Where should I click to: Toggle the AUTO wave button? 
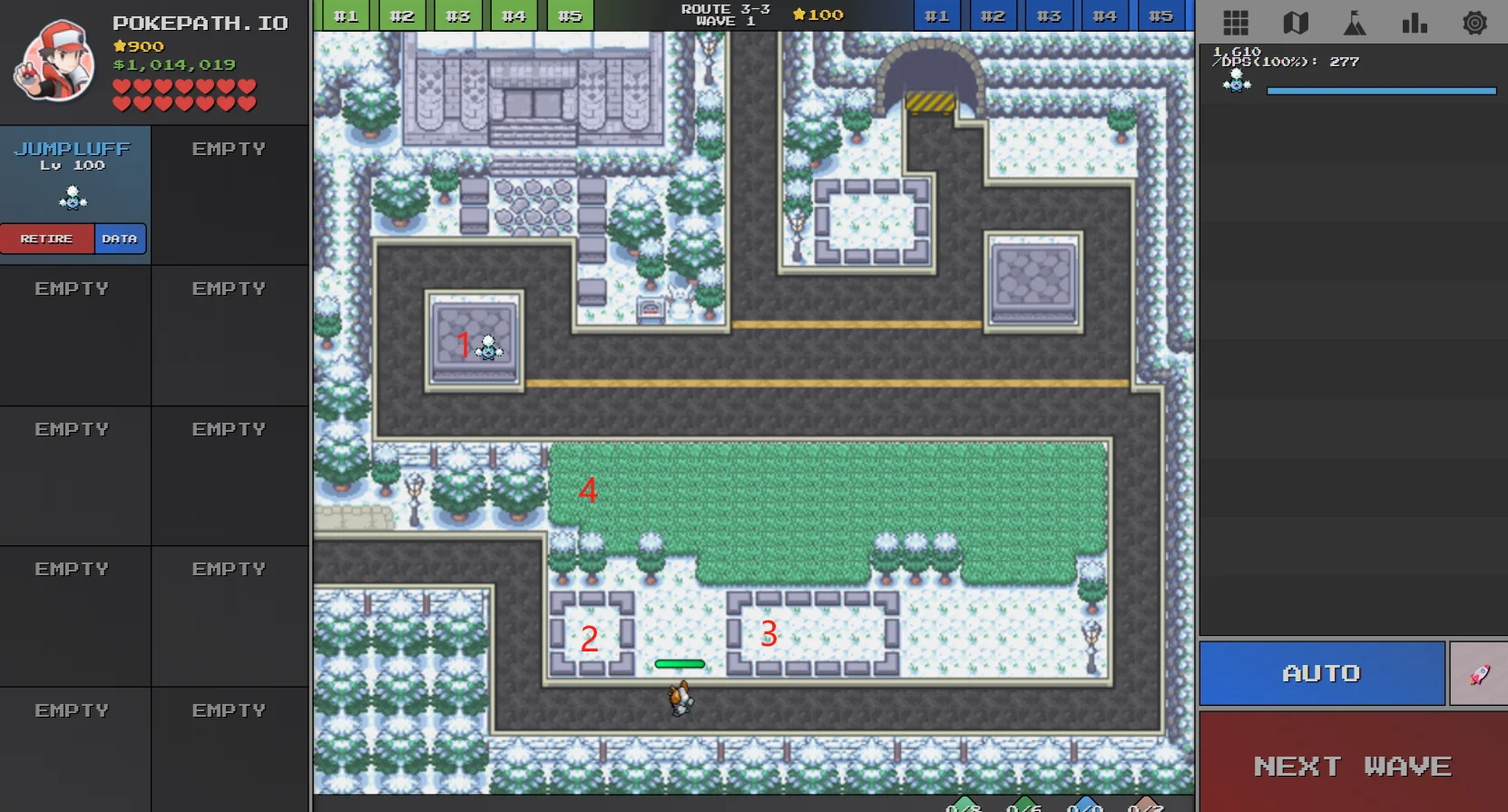[x=1321, y=673]
